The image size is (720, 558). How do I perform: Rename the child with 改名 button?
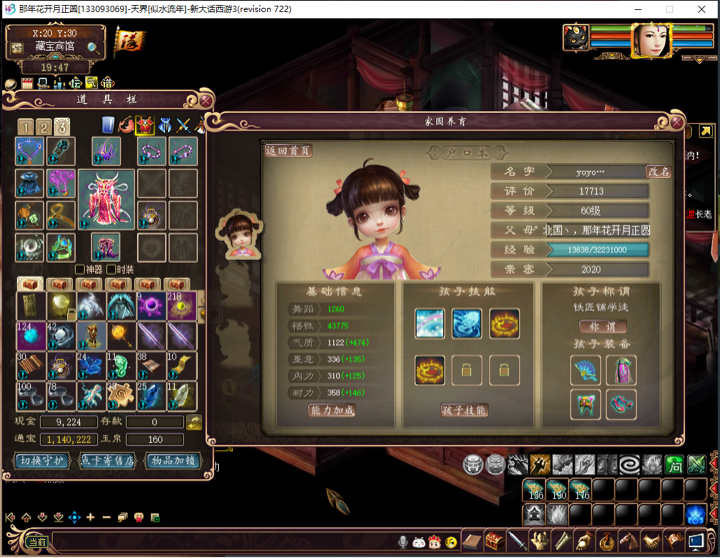[659, 172]
